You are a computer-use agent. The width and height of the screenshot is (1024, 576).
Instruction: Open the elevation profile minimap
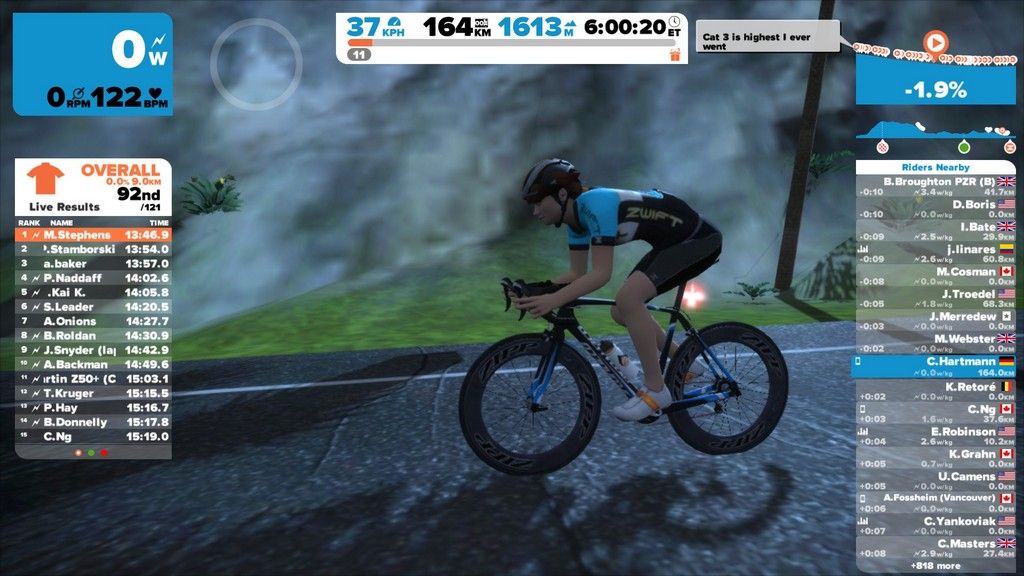tap(935, 133)
